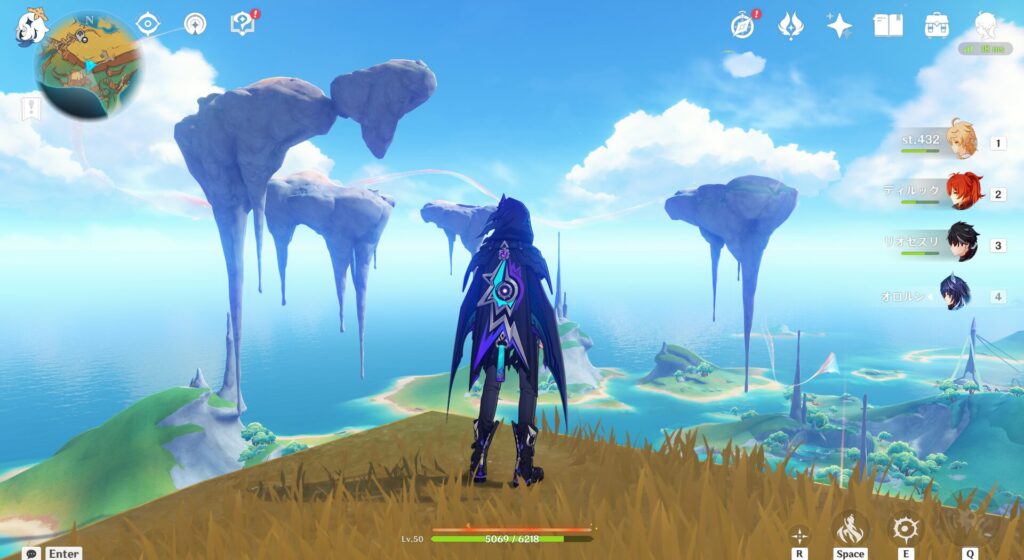Image resolution: width=1024 pixels, height=560 pixels.
Task: Click the signal ring icon near minimap
Action: [195, 24]
